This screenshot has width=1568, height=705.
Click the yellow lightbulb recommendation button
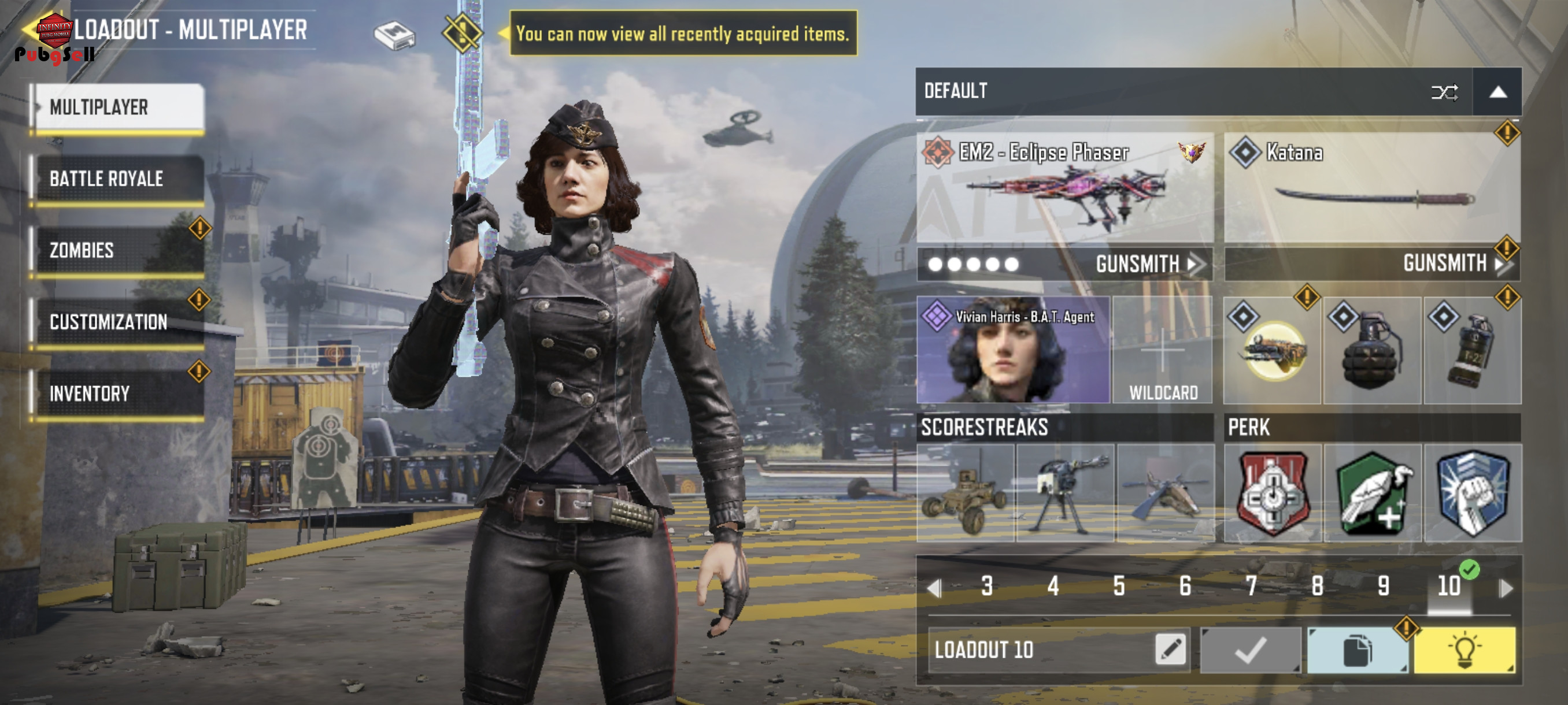click(x=1464, y=650)
